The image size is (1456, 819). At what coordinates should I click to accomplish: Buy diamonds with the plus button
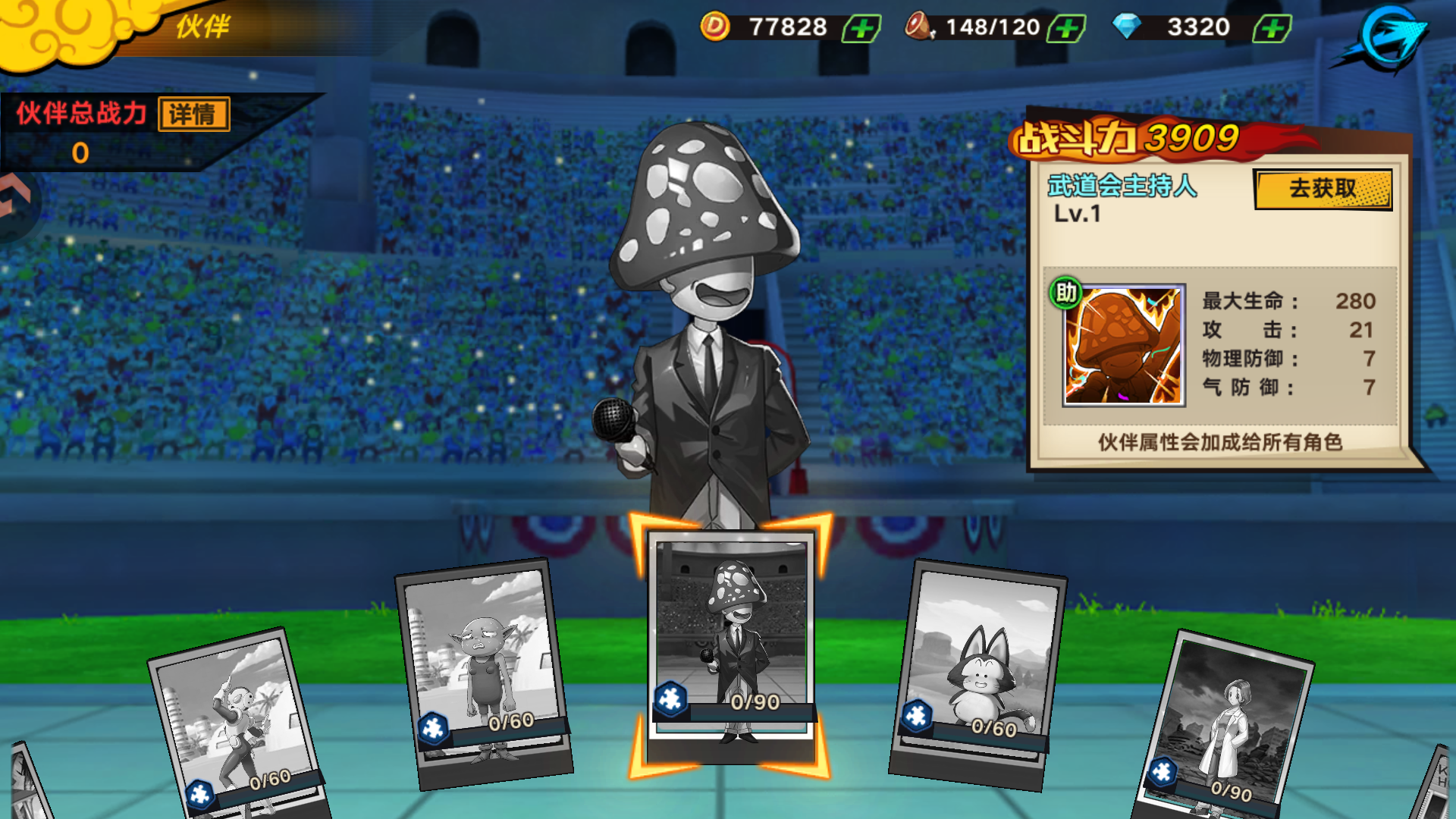pyautogui.click(x=1272, y=29)
